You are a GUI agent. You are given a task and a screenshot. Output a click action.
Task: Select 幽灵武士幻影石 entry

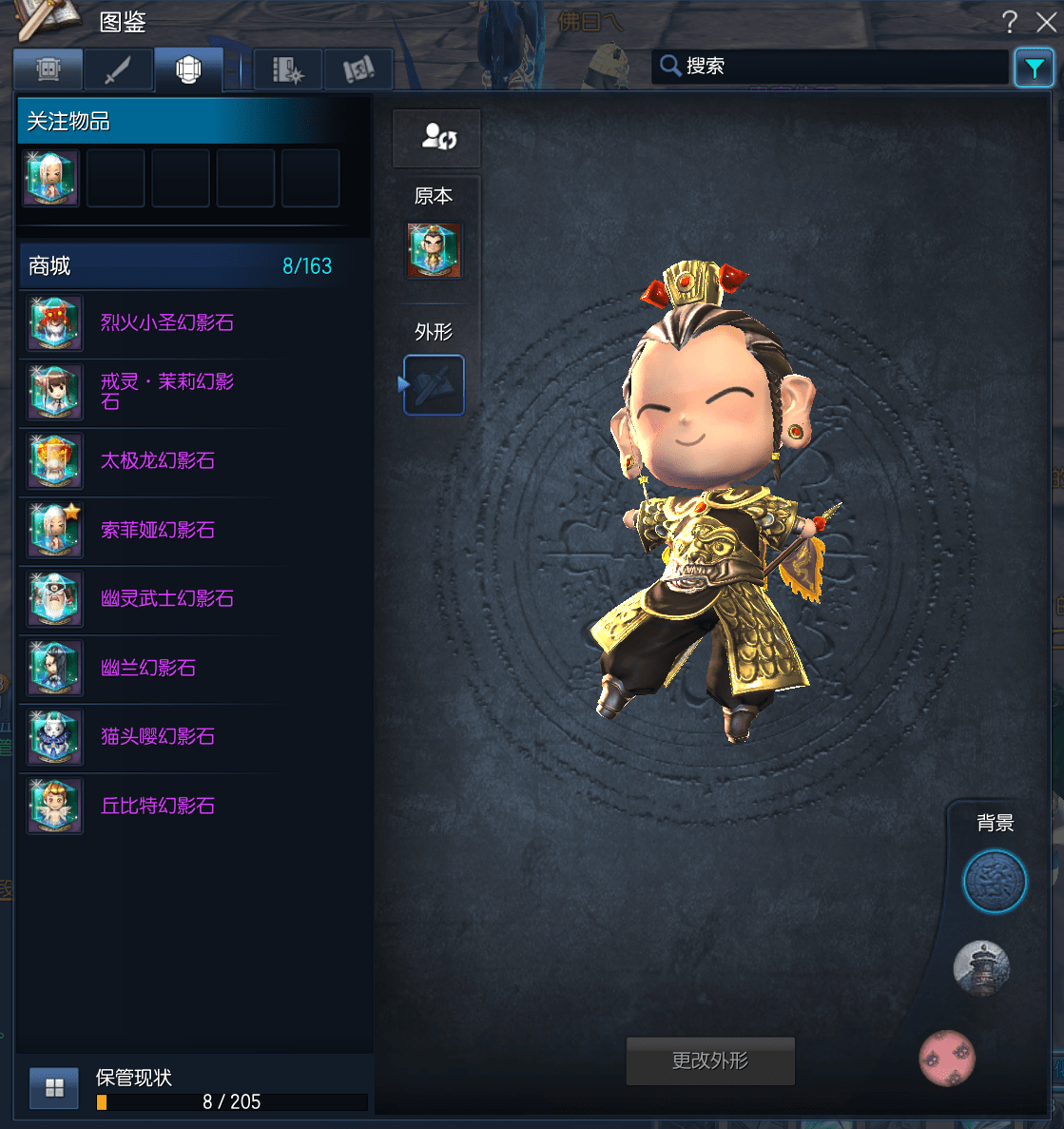coord(167,599)
